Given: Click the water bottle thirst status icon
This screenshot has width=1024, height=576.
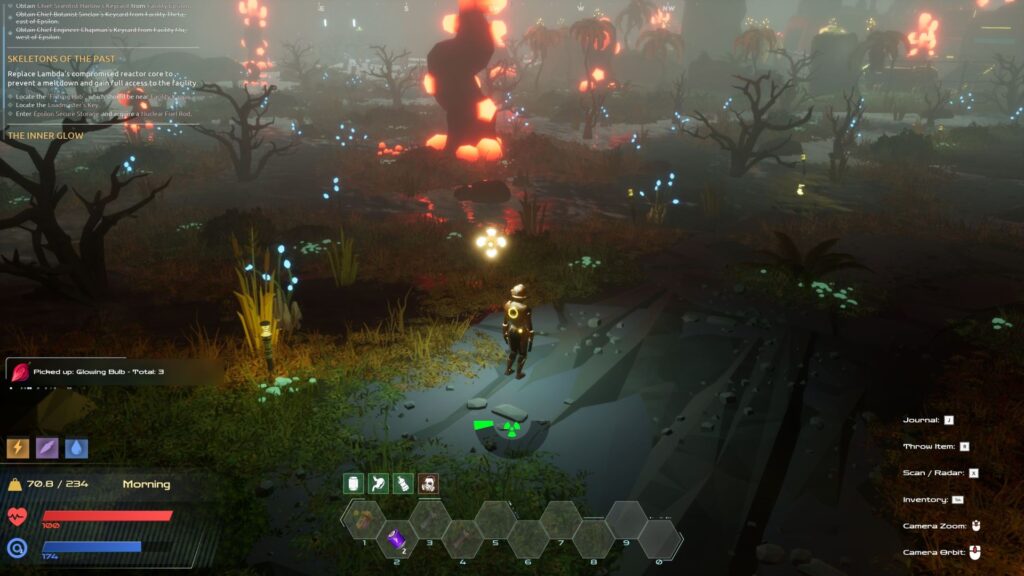Looking at the screenshot, I should tap(403, 484).
